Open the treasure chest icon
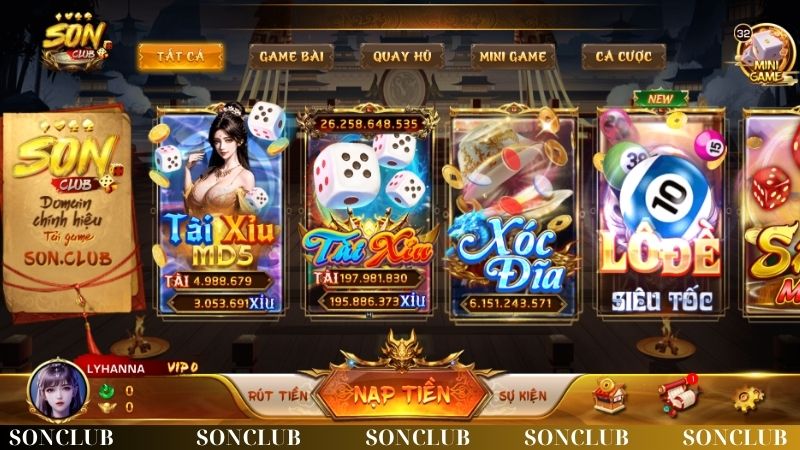The width and height of the screenshot is (800, 450). (609, 395)
